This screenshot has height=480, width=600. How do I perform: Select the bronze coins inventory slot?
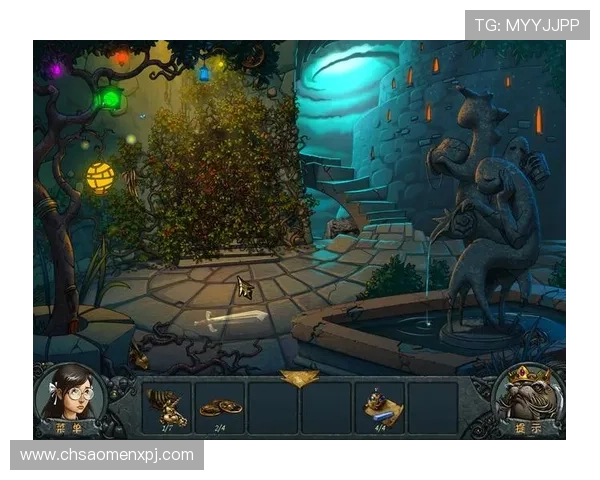pos(219,407)
